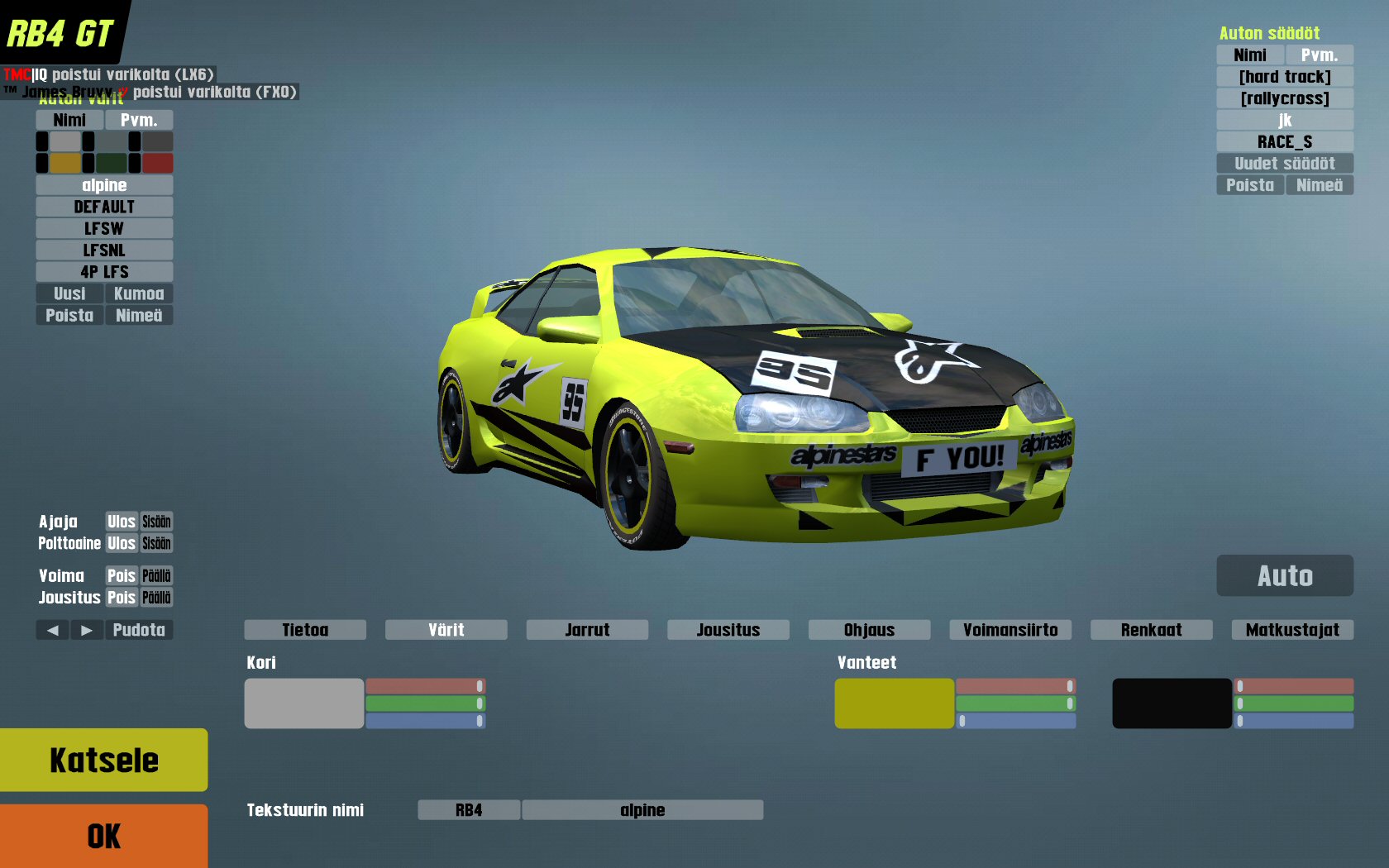
Task: Open the Matkustajat tab
Action: (x=1292, y=630)
